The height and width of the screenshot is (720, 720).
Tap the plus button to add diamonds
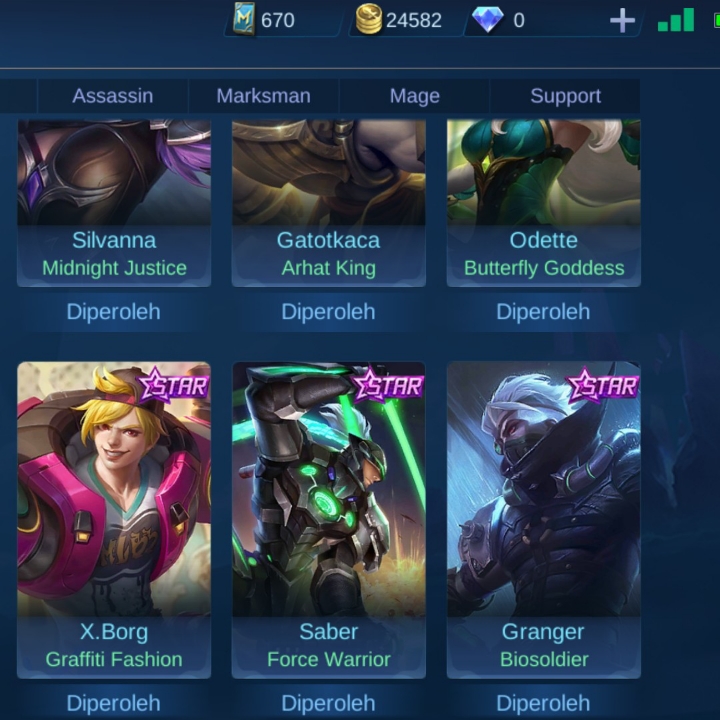[x=622, y=21]
